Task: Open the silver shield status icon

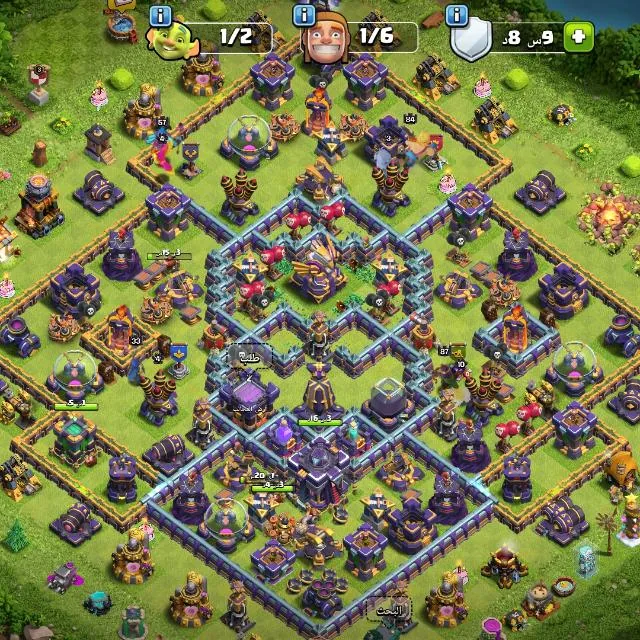Action: point(472,40)
